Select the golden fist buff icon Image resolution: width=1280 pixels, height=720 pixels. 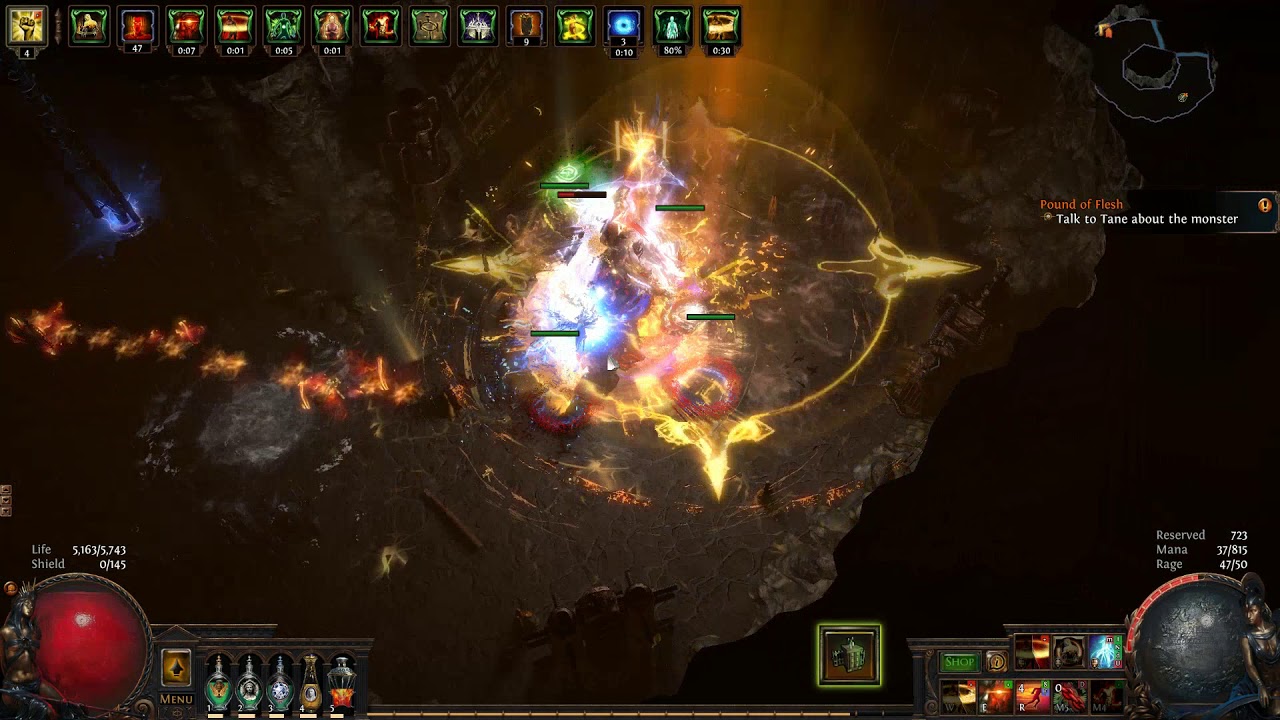pos(27,26)
